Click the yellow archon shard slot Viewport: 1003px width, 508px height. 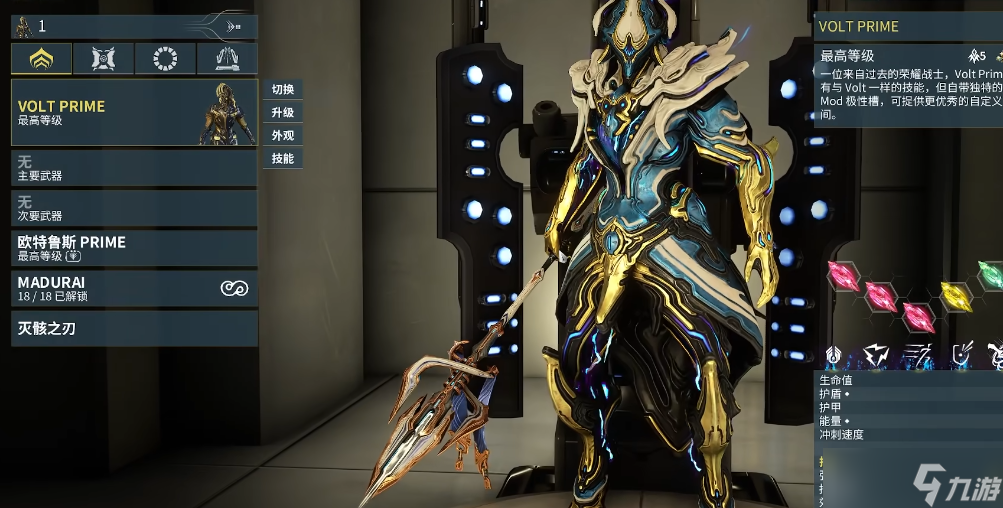pos(956,295)
